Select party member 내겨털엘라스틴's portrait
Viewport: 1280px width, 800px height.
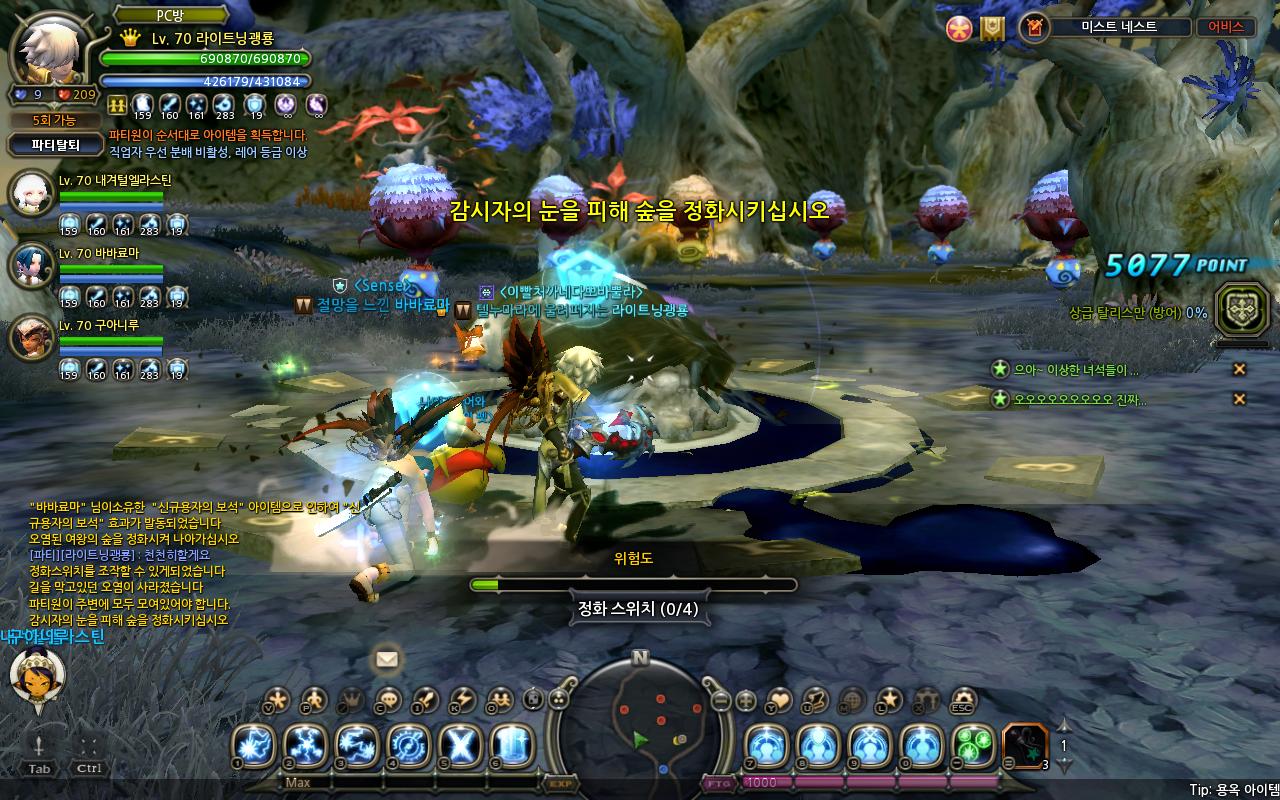31,193
